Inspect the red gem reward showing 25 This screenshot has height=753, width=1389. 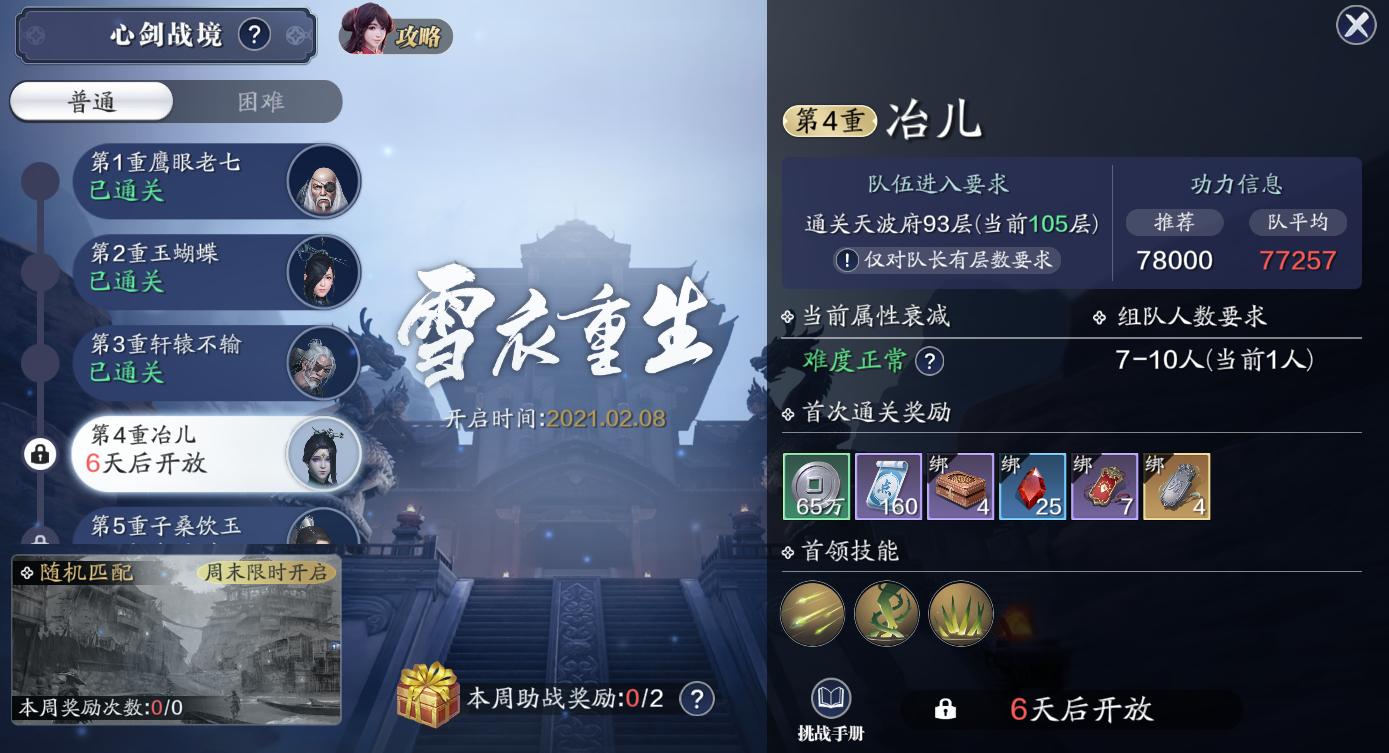[x=1032, y=487]
